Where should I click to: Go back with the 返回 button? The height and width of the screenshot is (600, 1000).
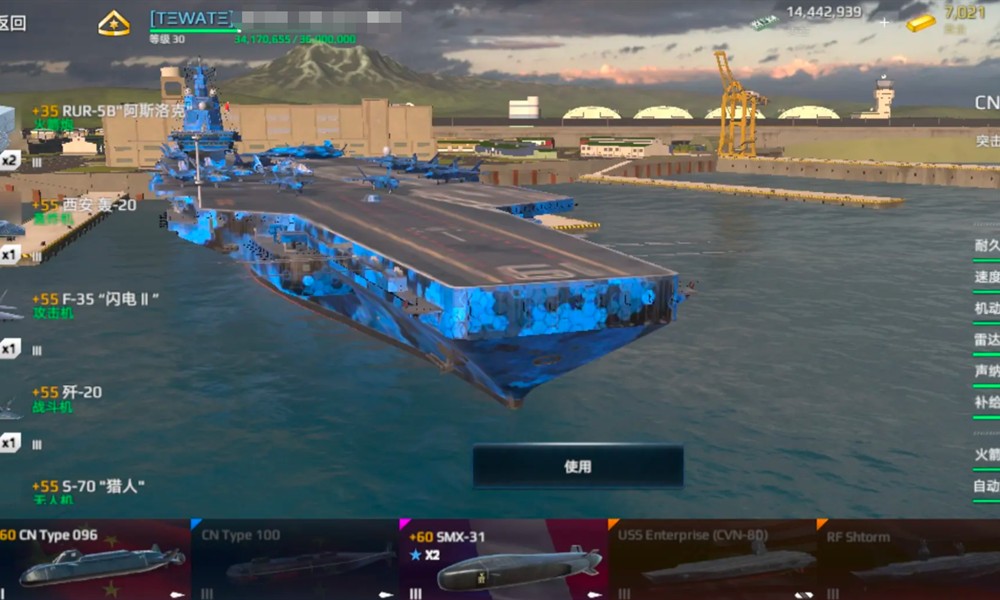click(13, 23)
